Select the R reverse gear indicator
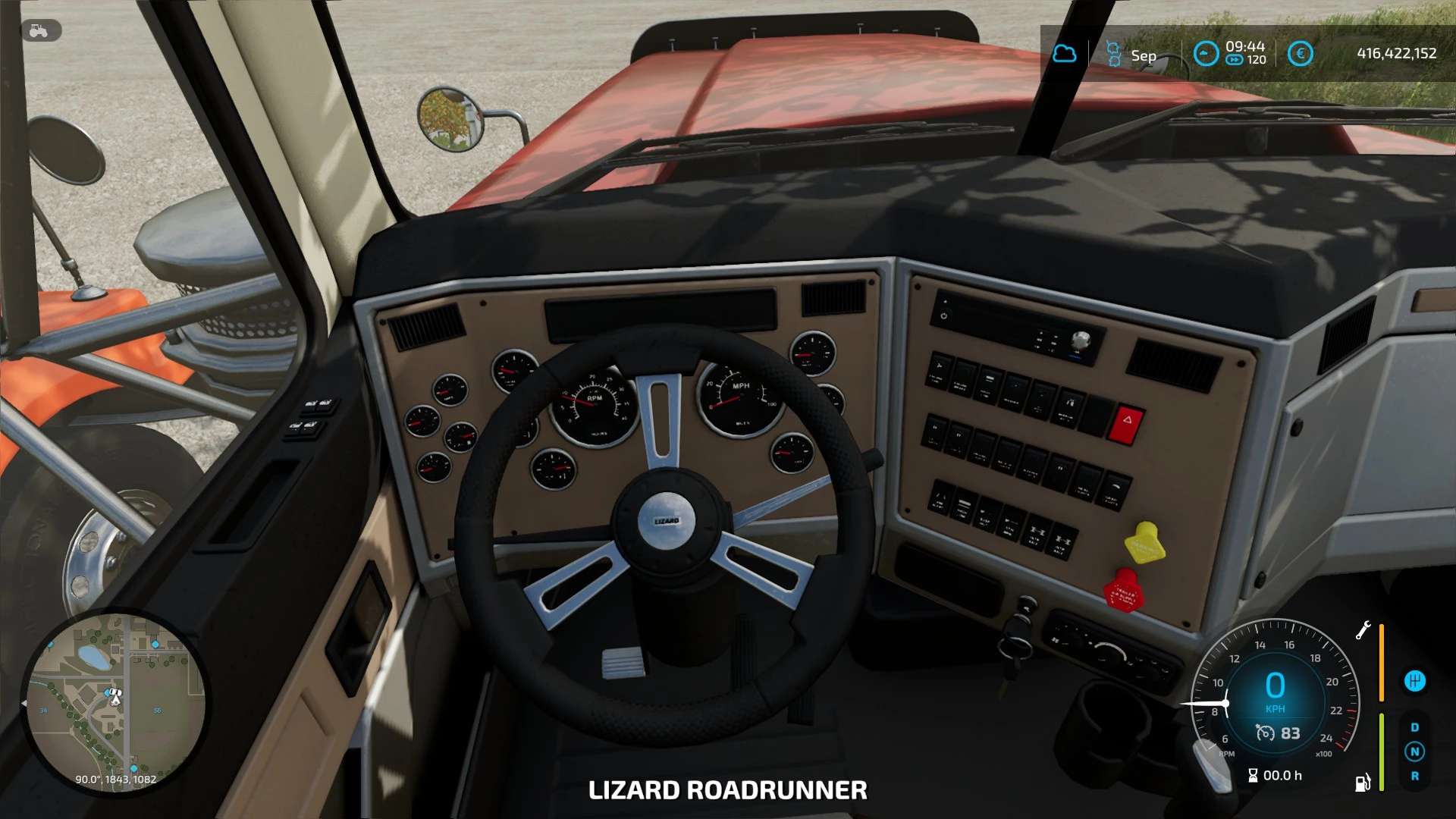Image resolution: width=1456 pixels, height=819 pixels. pos(1414,776)
